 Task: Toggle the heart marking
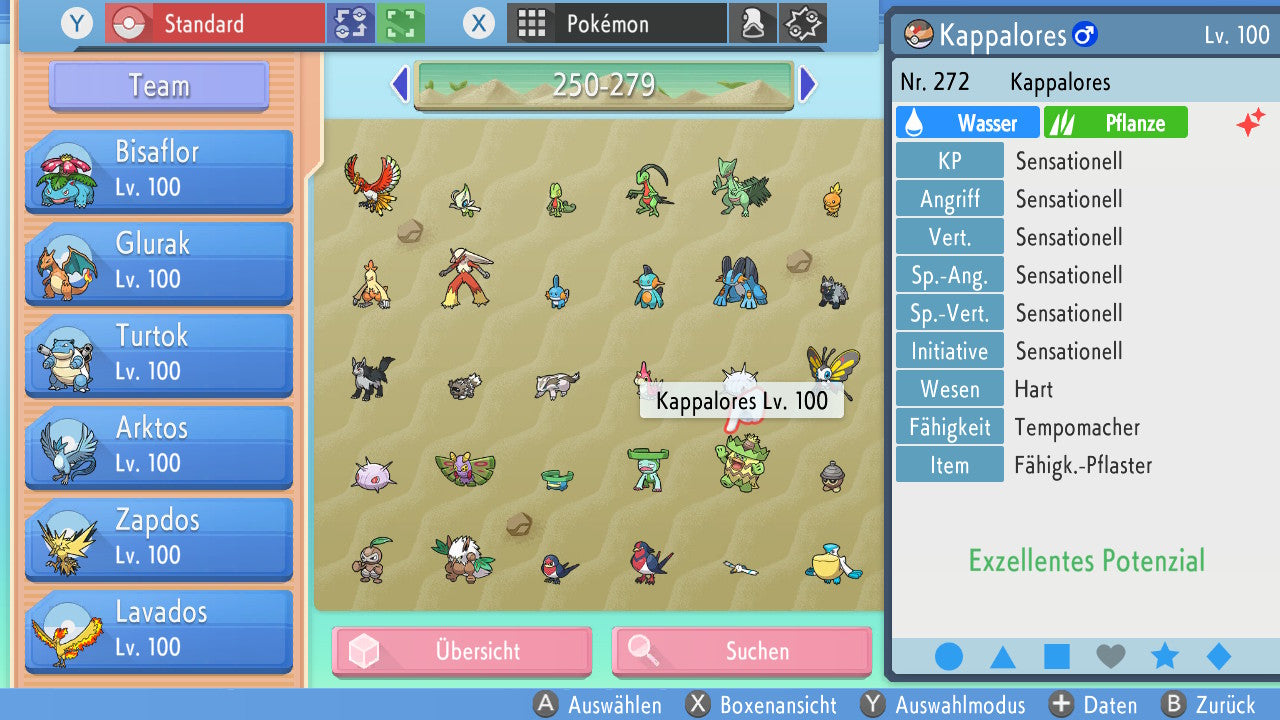tap(1110, 657)
